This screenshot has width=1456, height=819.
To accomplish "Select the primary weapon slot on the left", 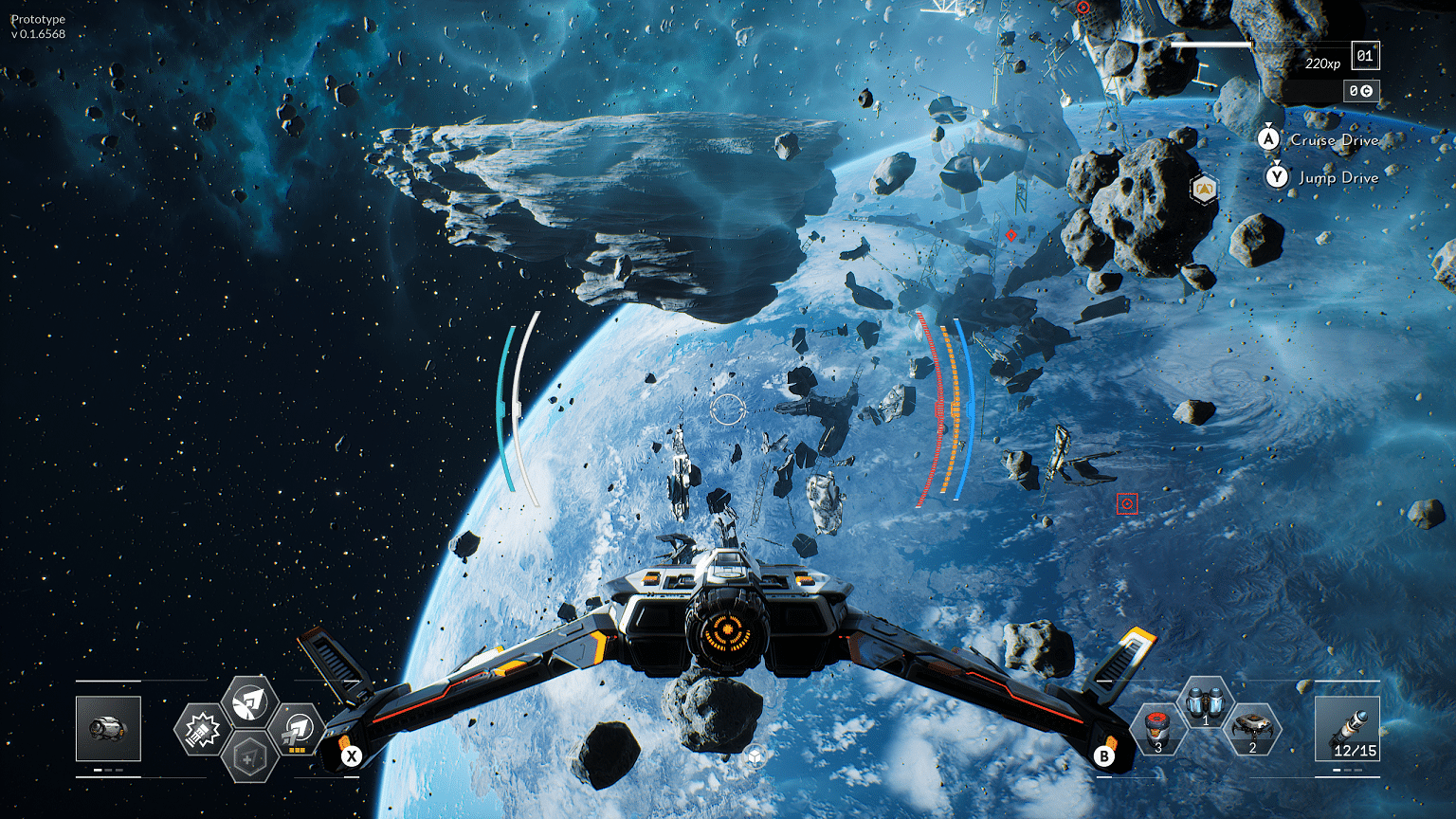I will (x=108, y=728).
